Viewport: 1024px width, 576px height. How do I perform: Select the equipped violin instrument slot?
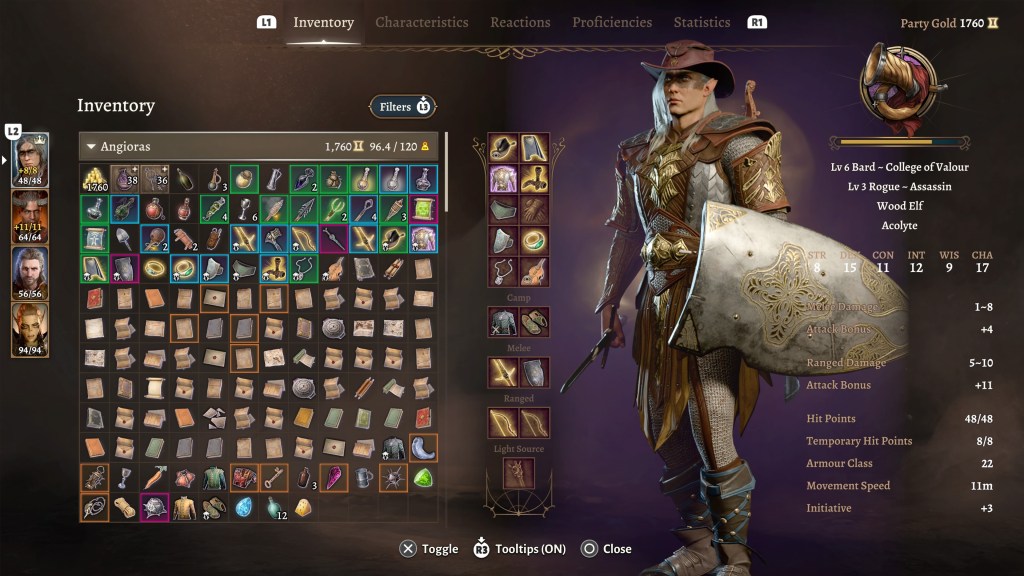click(x=535, y=270)
